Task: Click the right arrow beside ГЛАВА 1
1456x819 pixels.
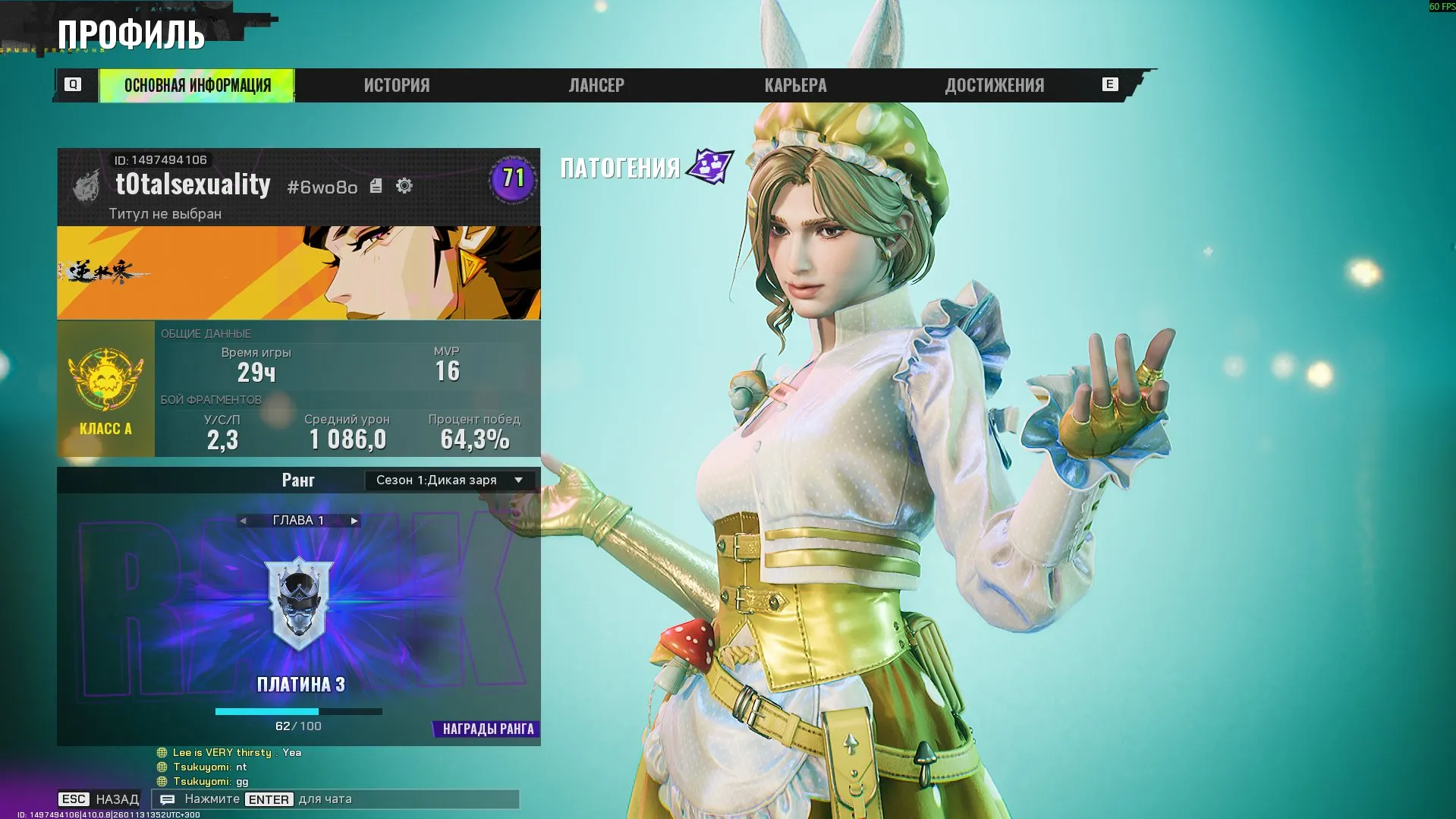Action: click(353, 521)
